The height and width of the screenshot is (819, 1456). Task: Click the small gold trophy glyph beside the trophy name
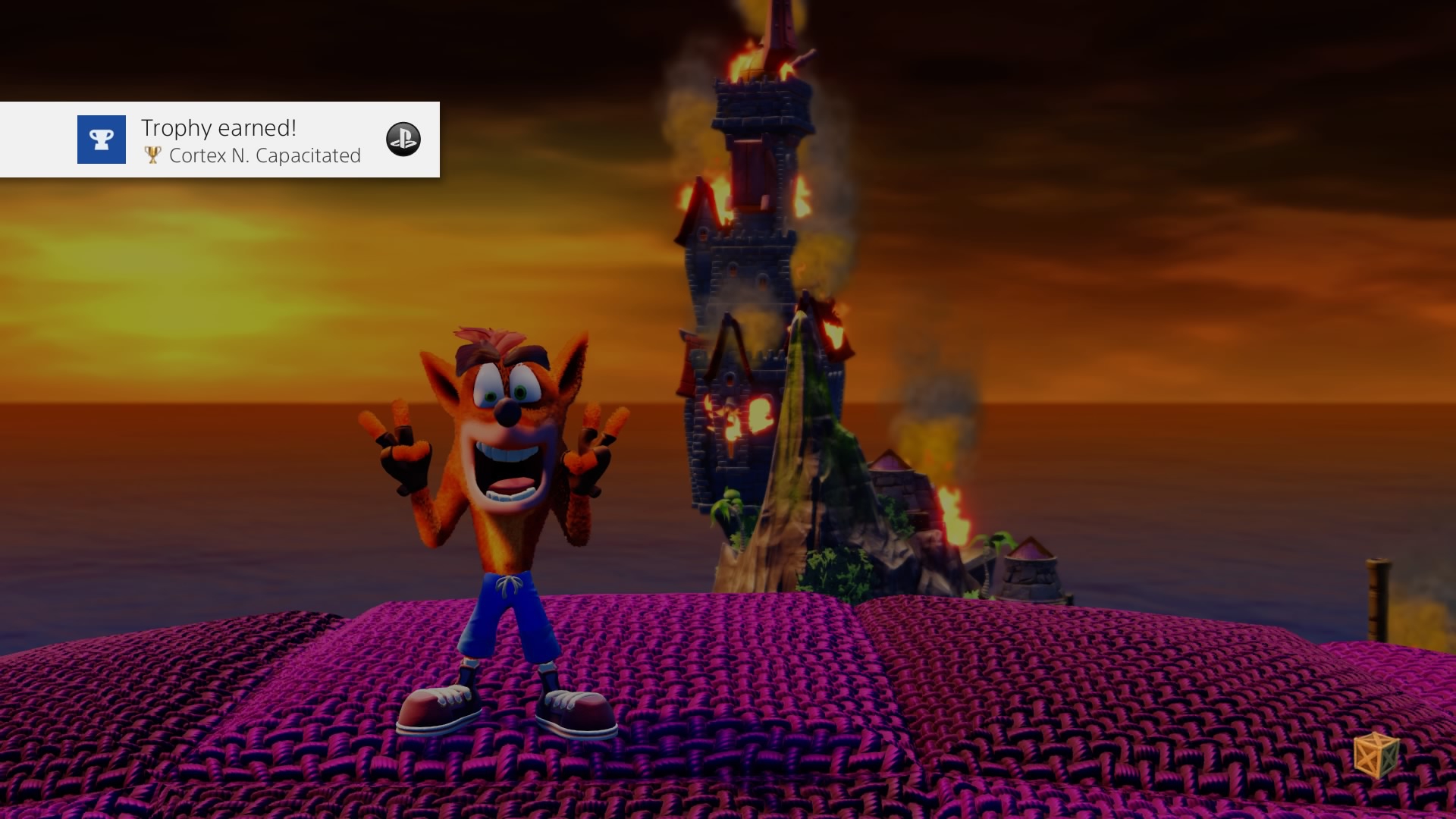[x=152, y=155]
